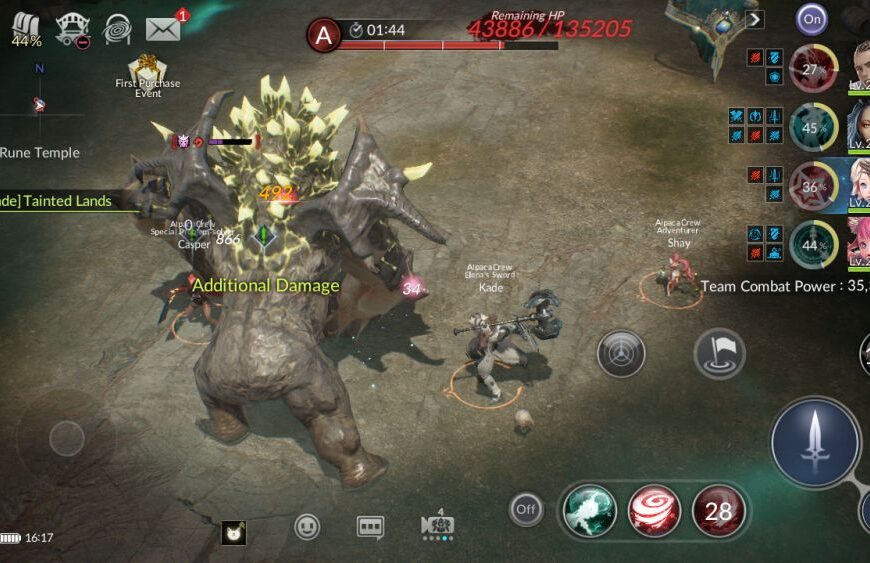The height and width of the screenshot is (563, 870).
Task: Toggle the Off auto-skill button
Action: (526, 510)
